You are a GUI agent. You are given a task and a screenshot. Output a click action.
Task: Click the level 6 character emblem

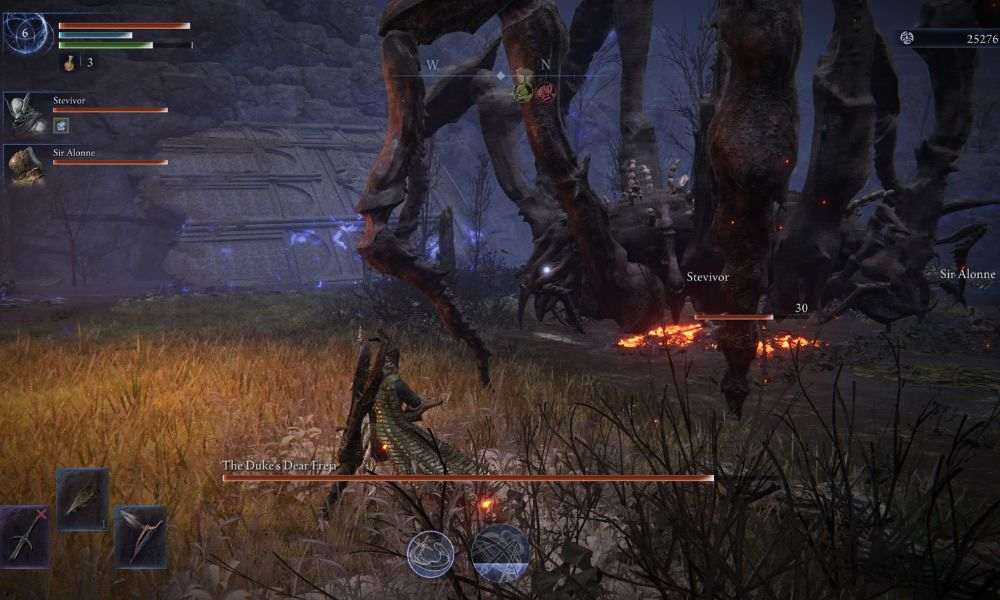[x=28, y=34]
